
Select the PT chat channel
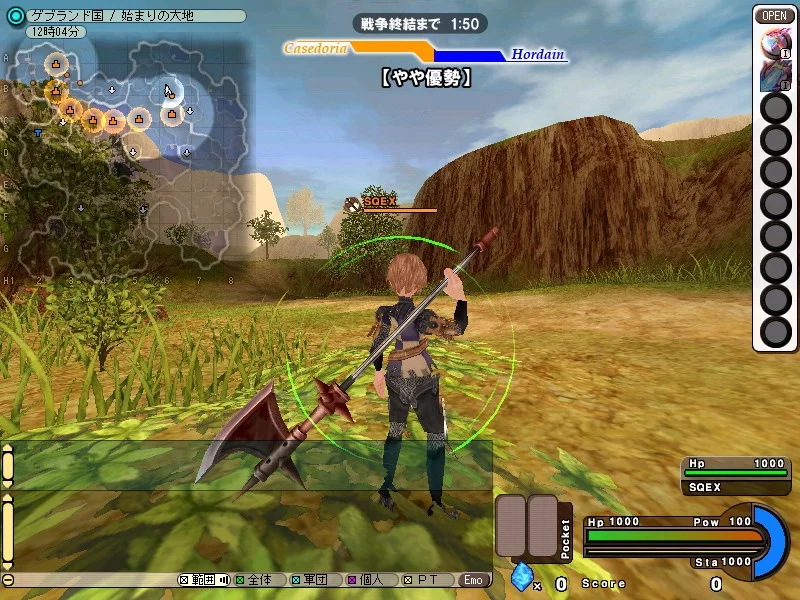click(421, 580)
